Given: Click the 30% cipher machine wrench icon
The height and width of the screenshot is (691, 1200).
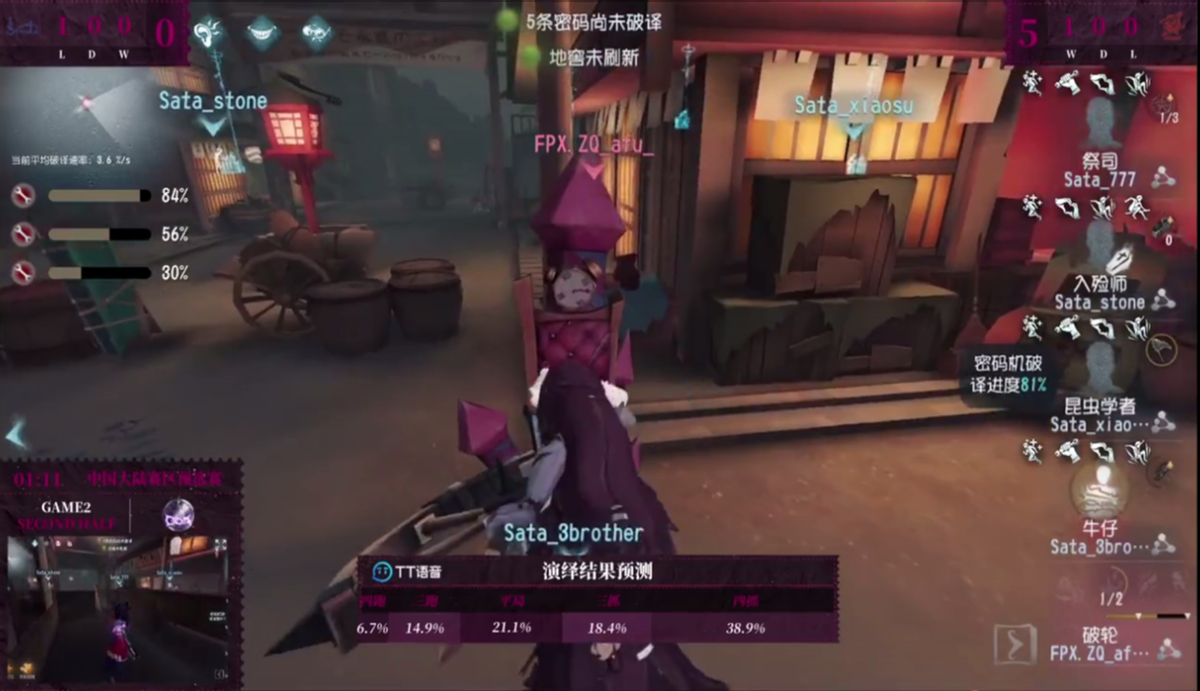Looking at the screenshot, I should [23, 272].
